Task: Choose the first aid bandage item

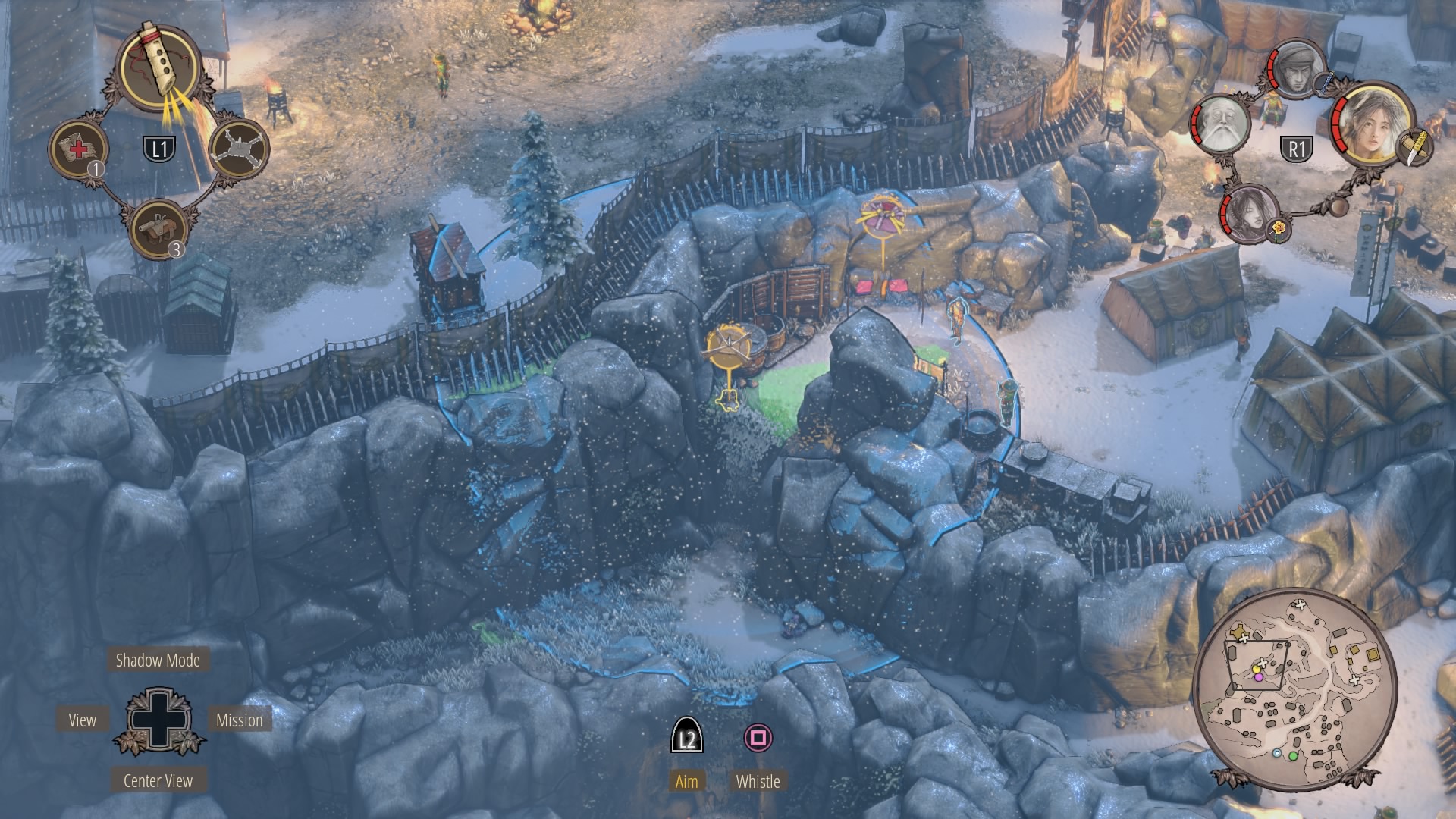Action: tap(79, 148)
